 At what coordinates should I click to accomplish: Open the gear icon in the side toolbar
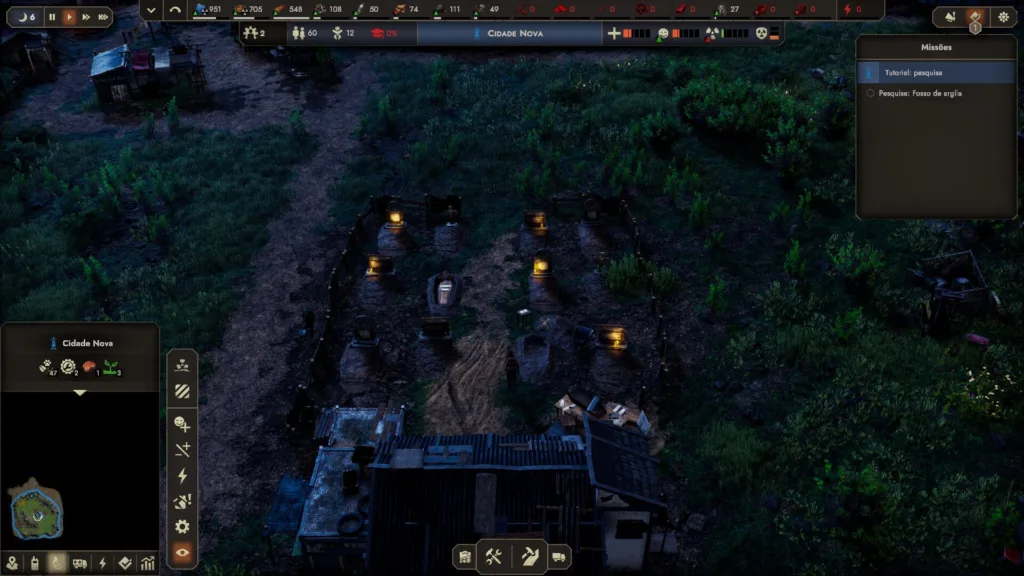tap(182, 526)
